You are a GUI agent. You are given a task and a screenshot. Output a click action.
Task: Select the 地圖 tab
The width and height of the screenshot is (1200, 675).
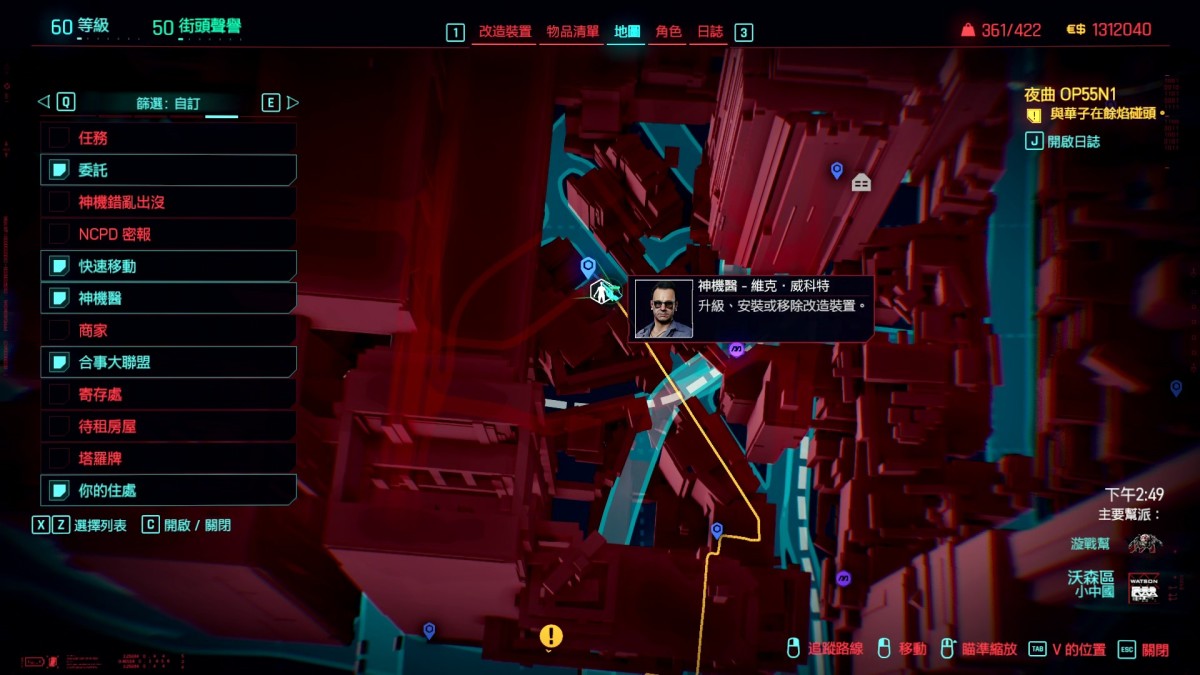tap(627, 32)
